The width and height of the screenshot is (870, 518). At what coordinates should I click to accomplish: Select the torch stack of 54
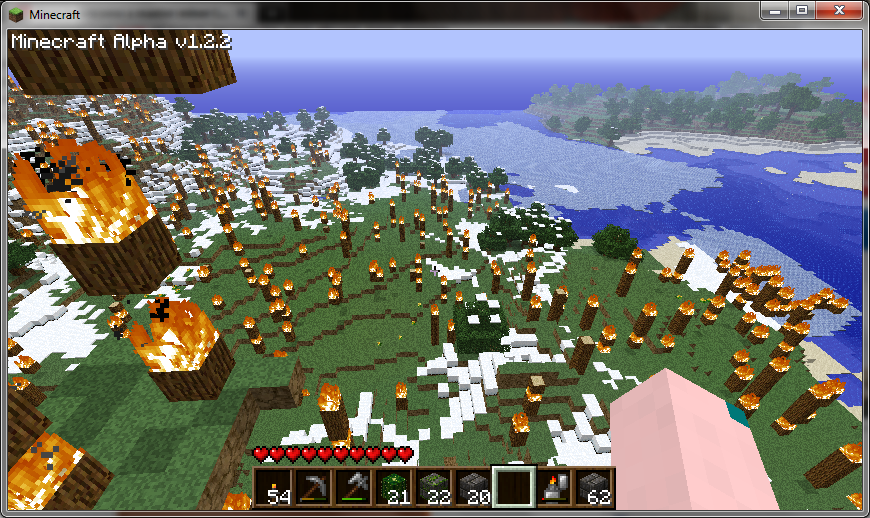(273, 487)
